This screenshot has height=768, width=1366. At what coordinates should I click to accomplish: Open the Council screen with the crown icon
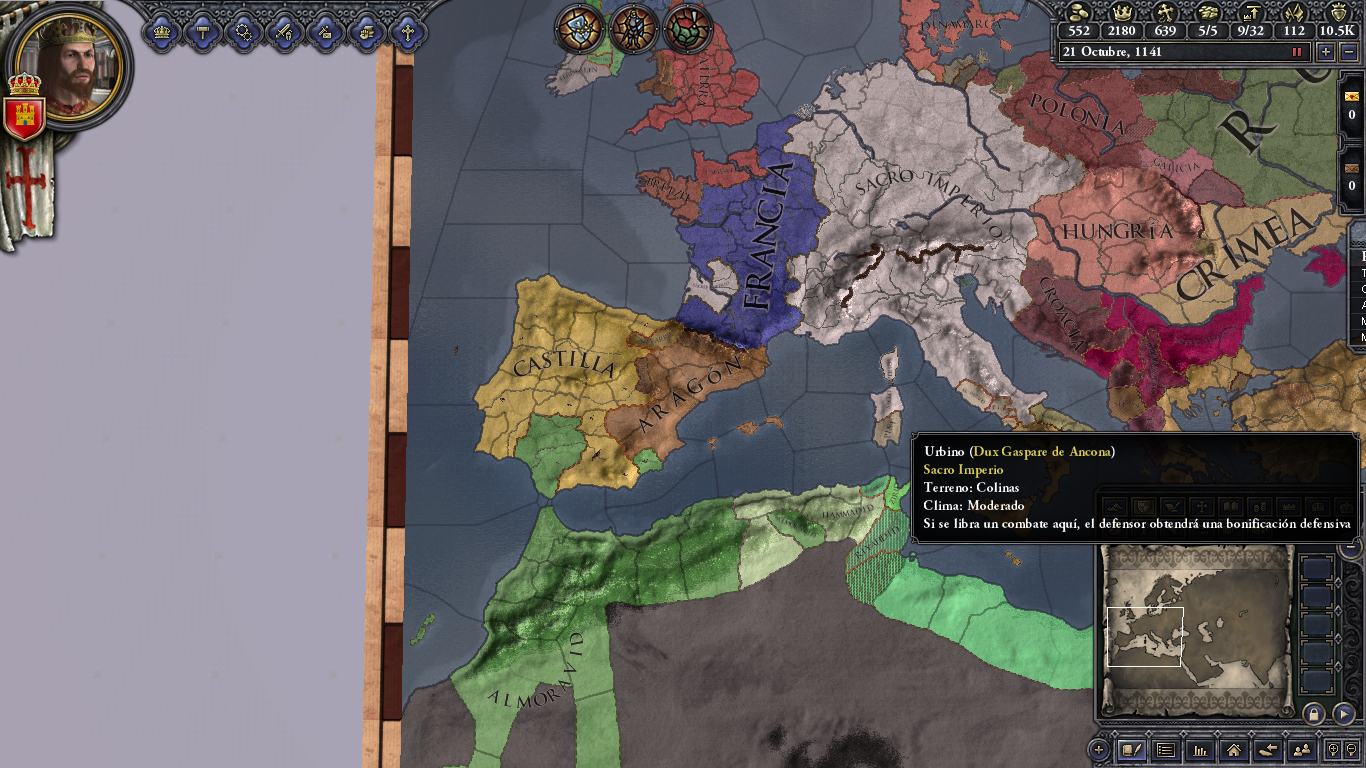(160, 31)
